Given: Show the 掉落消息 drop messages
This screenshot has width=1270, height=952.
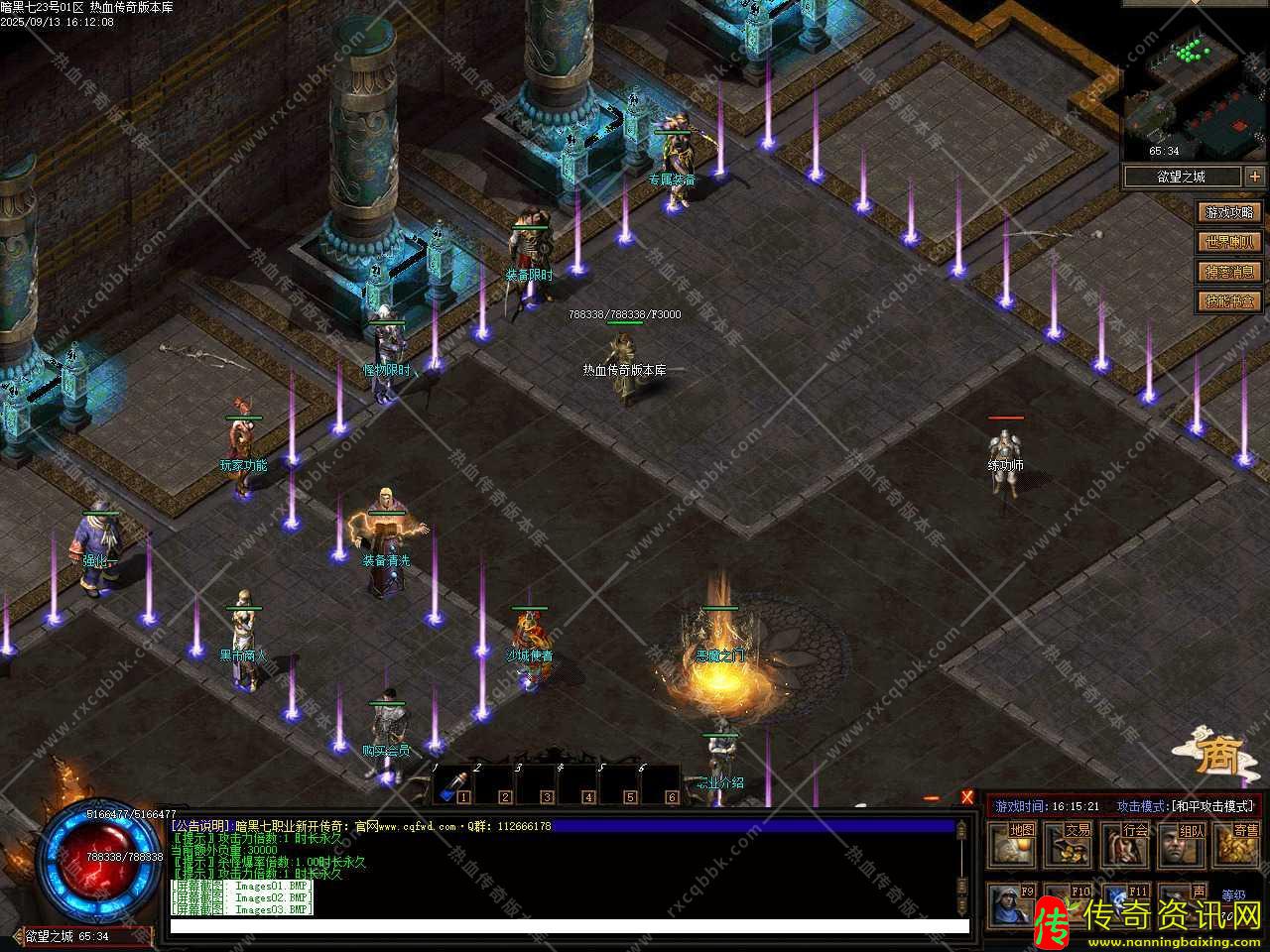Looking at the screenshot, I should [x=1229, y=272].
